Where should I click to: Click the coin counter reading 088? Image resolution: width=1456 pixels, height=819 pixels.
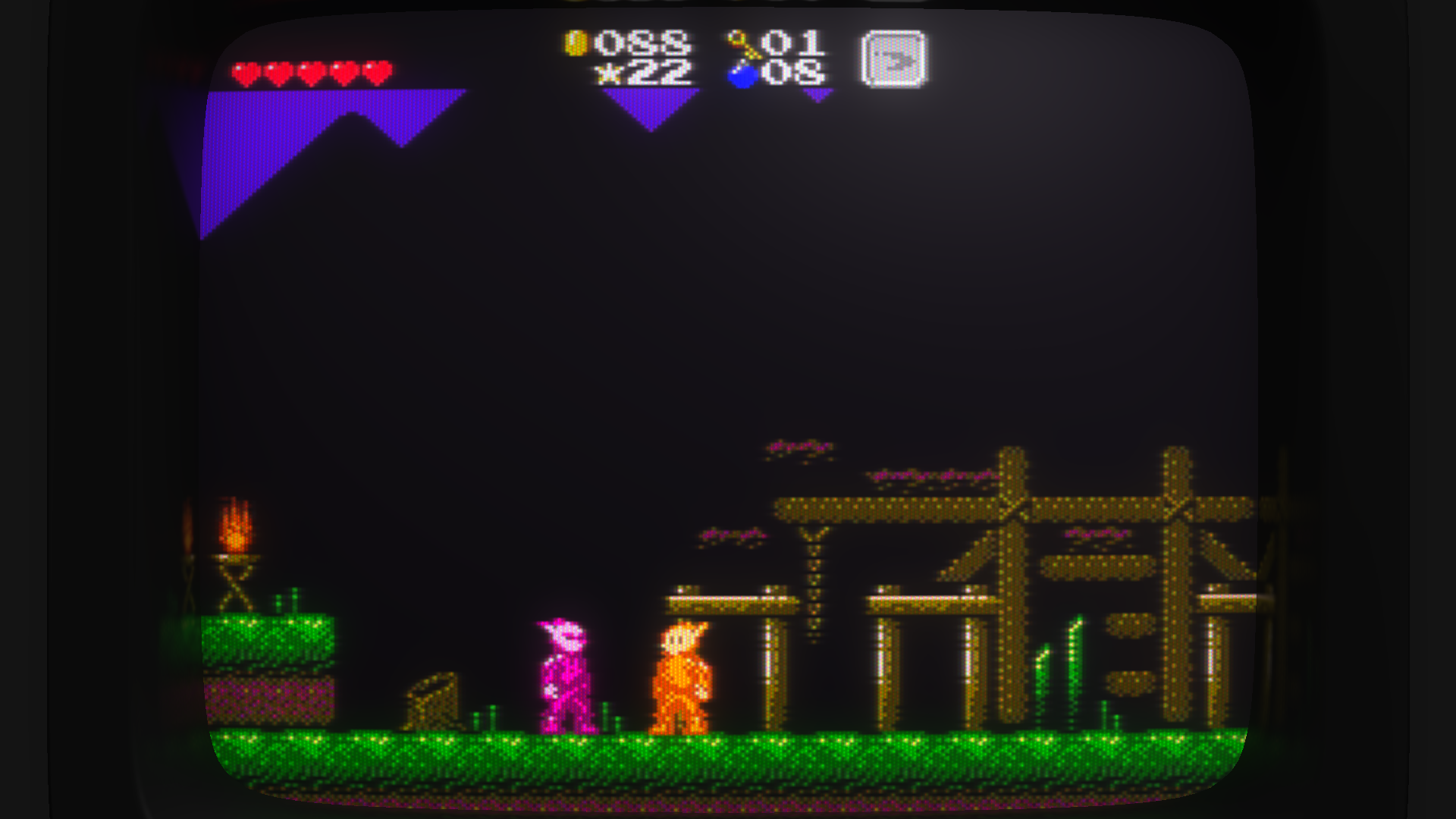click(641, 43)
